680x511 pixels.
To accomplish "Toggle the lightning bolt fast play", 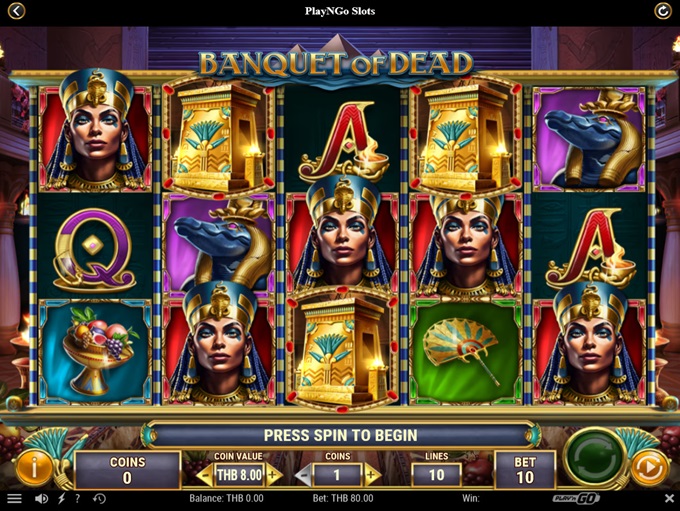I will click(62, 498).
